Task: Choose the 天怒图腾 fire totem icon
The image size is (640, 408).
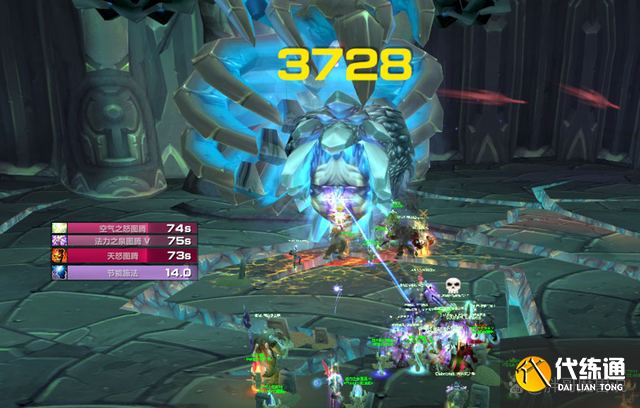Action: click(x=59, y=257)
